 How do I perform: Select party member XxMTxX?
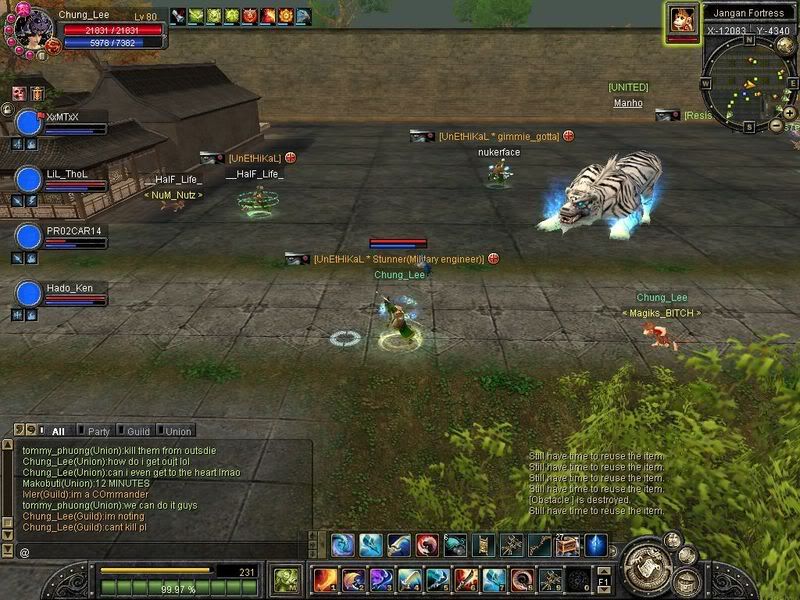[x=29, y=123]
